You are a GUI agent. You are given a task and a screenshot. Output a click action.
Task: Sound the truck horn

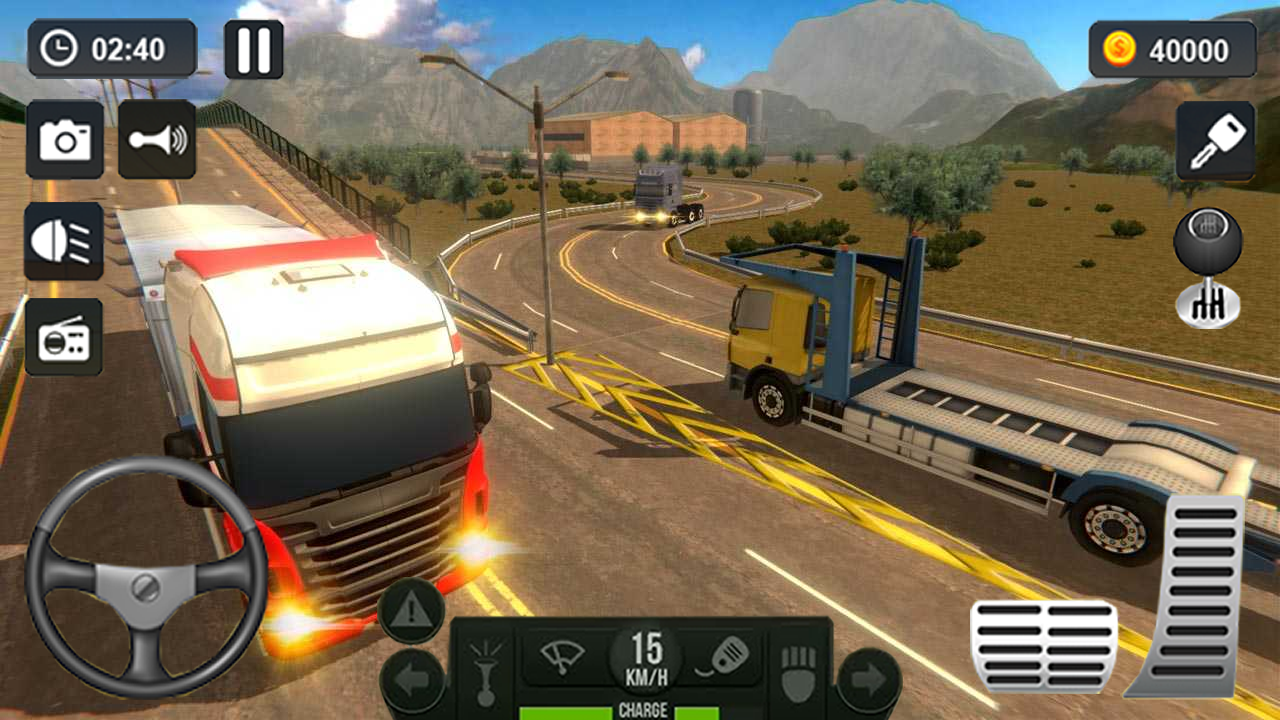click(x=157, y=140)
